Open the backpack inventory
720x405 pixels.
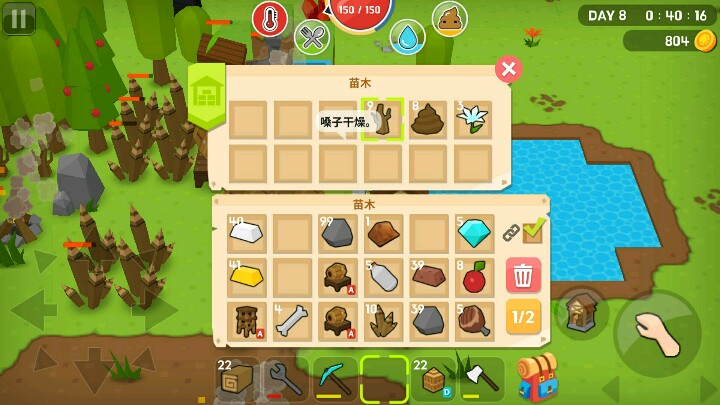tap(537, 377)
